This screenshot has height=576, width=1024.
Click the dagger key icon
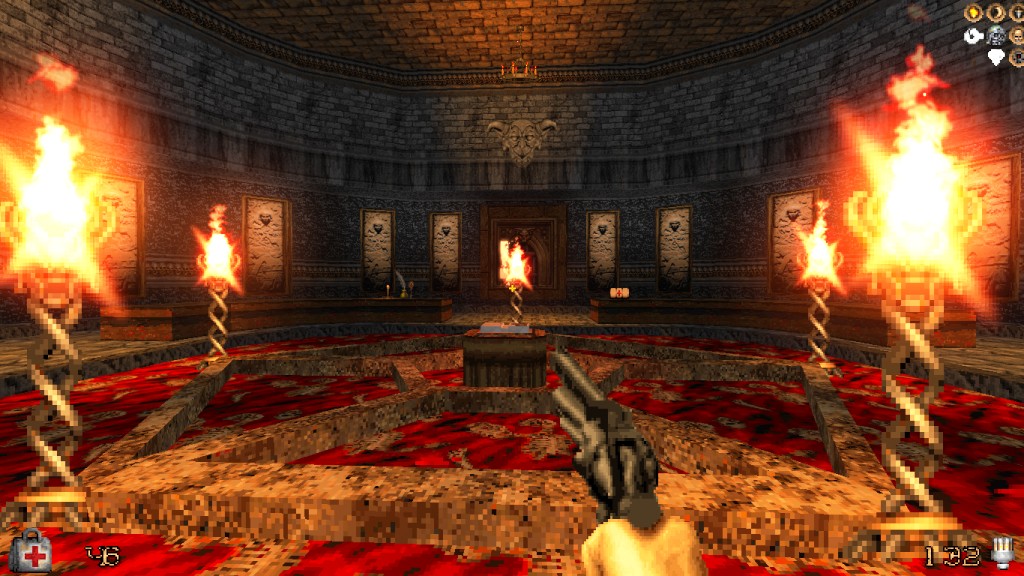tap(1018, 13)
